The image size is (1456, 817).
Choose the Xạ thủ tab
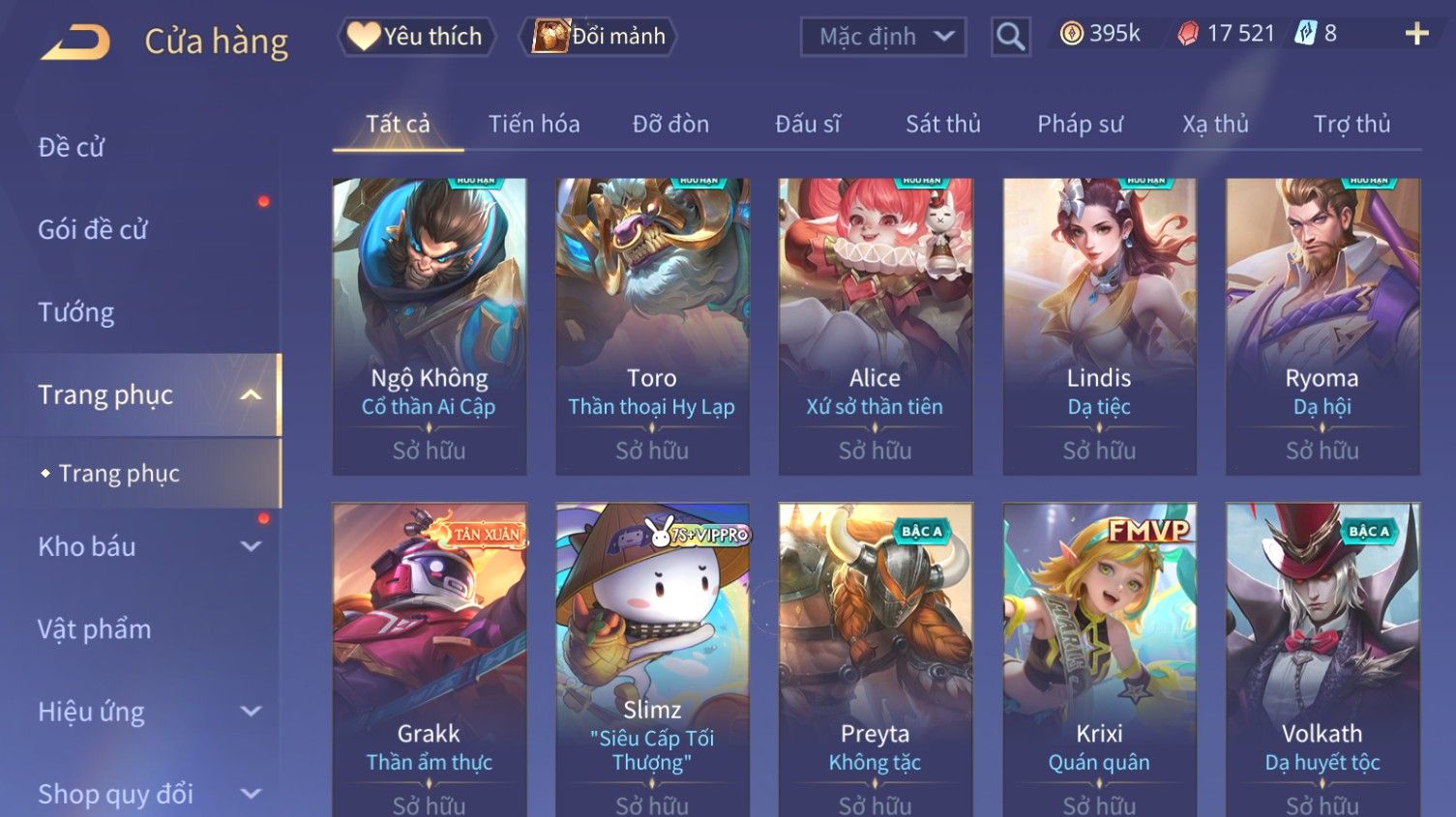(1215, 124)
